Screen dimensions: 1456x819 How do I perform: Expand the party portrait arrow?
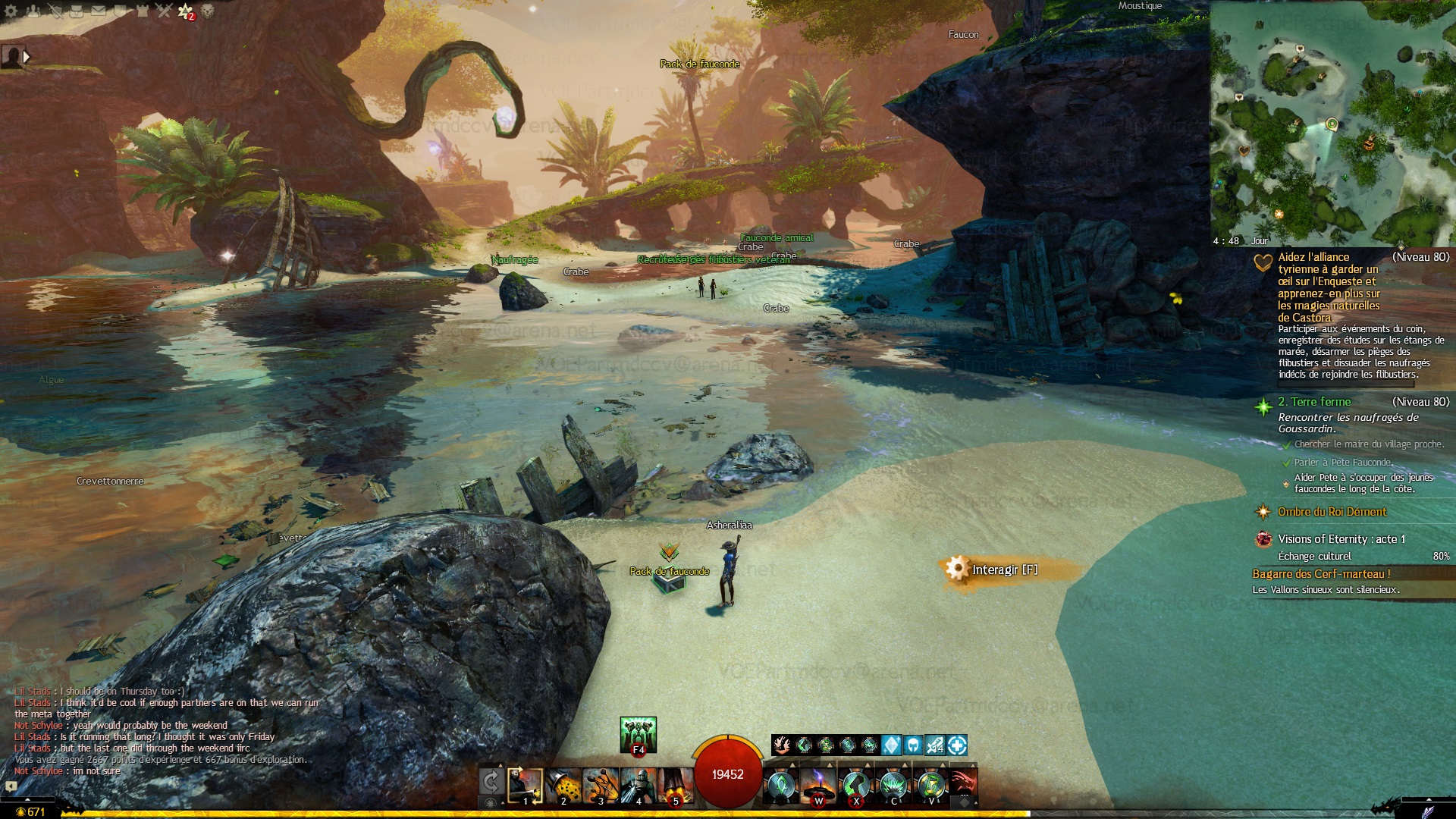[x=27, y=56]
